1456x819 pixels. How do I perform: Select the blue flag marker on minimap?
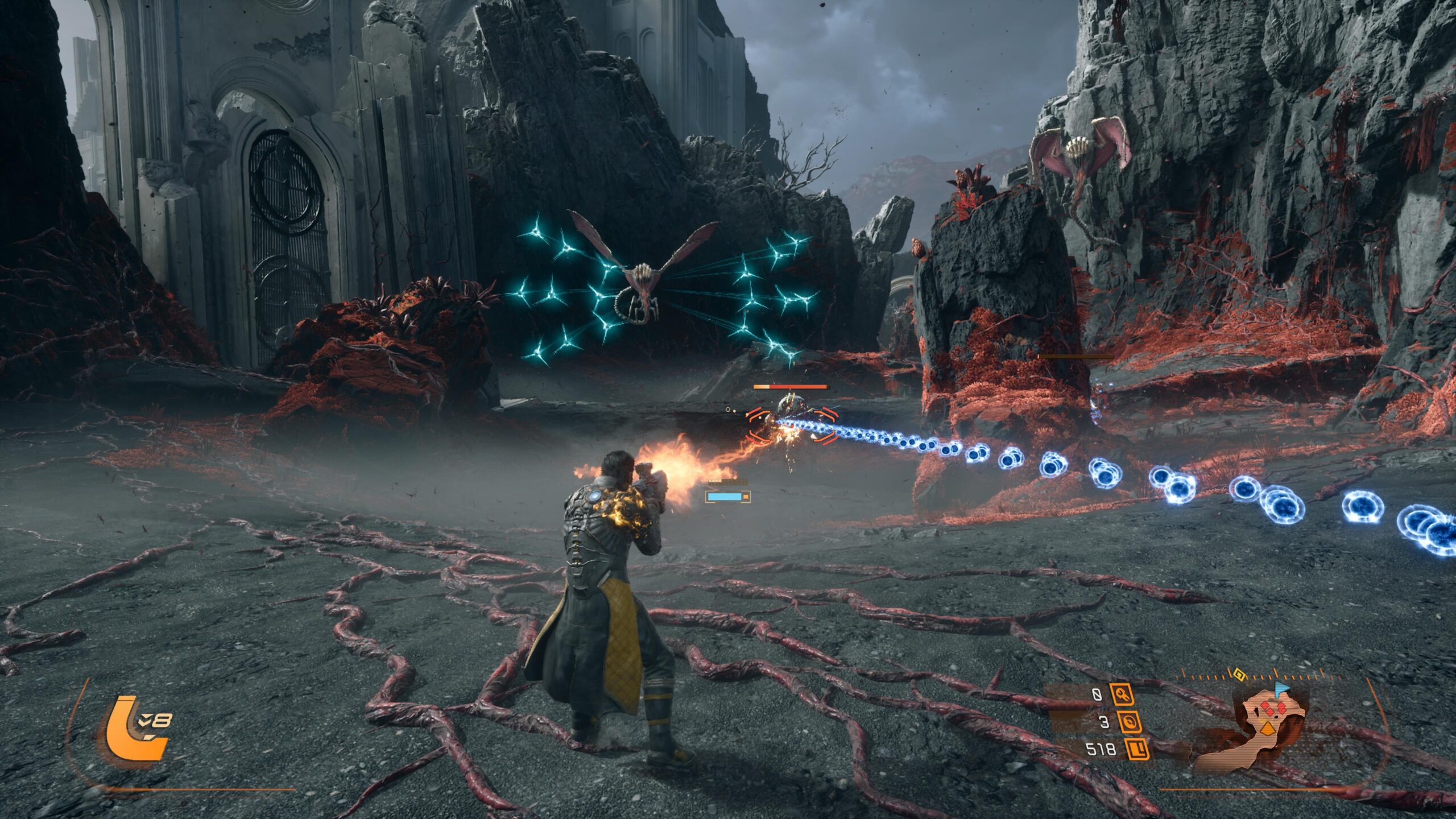pyautogui.click(x=1280, y=689)
